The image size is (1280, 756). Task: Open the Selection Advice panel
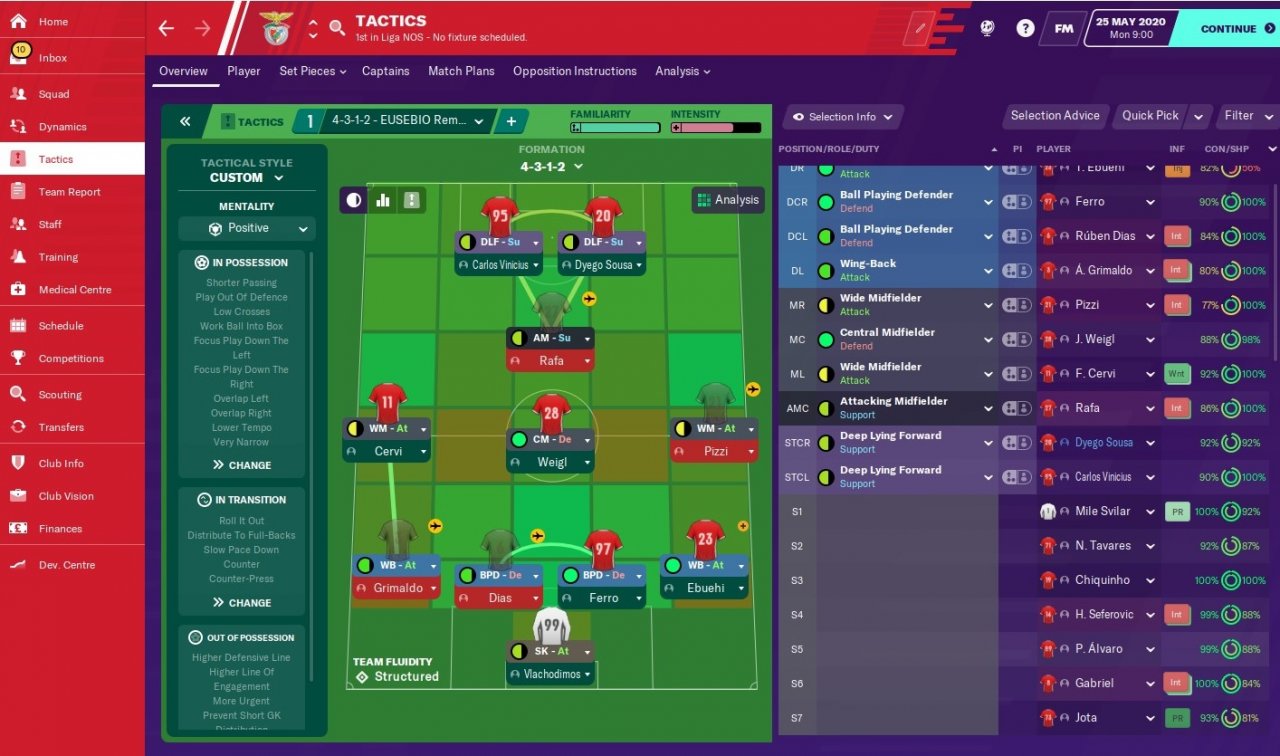click(x=1054, y=116)
